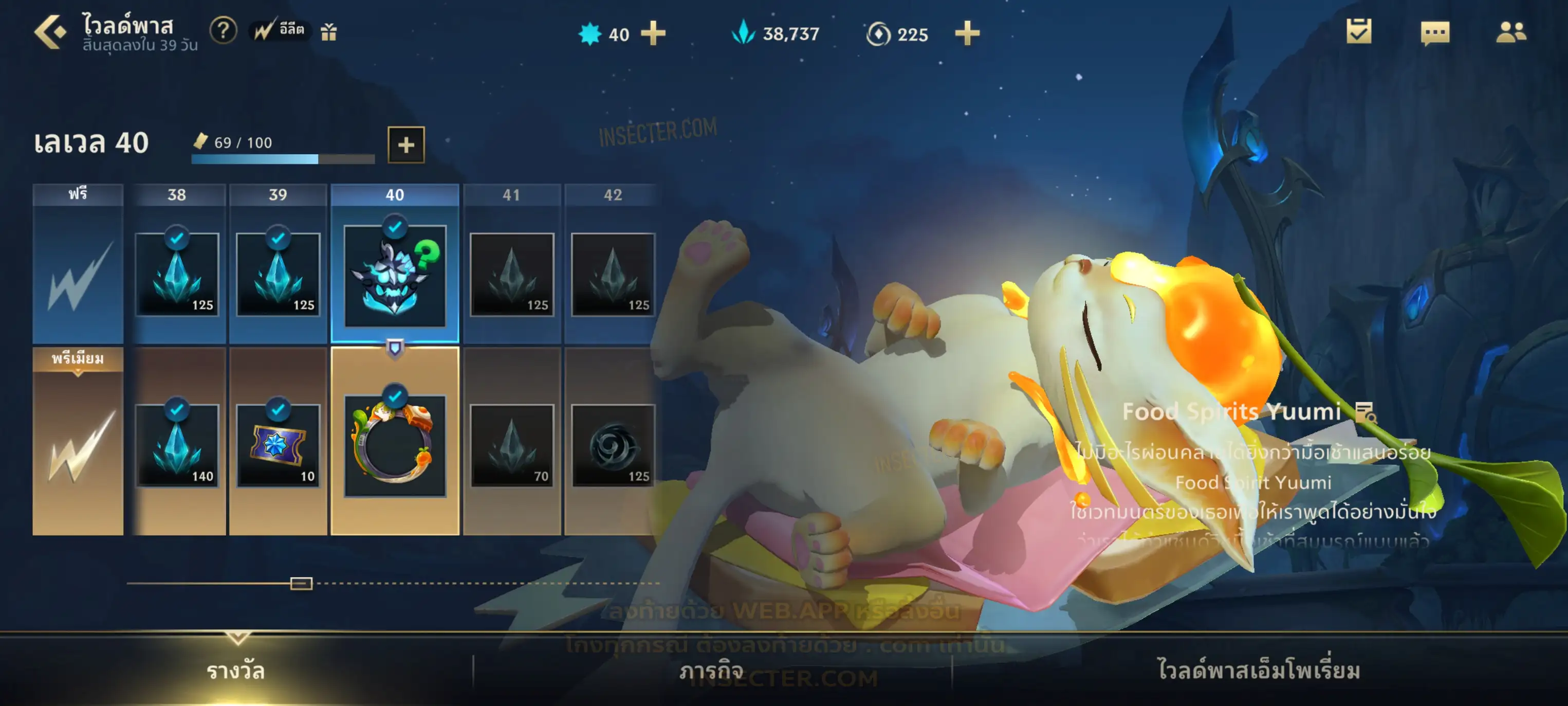Open the gift box icon

pos(329,32)
